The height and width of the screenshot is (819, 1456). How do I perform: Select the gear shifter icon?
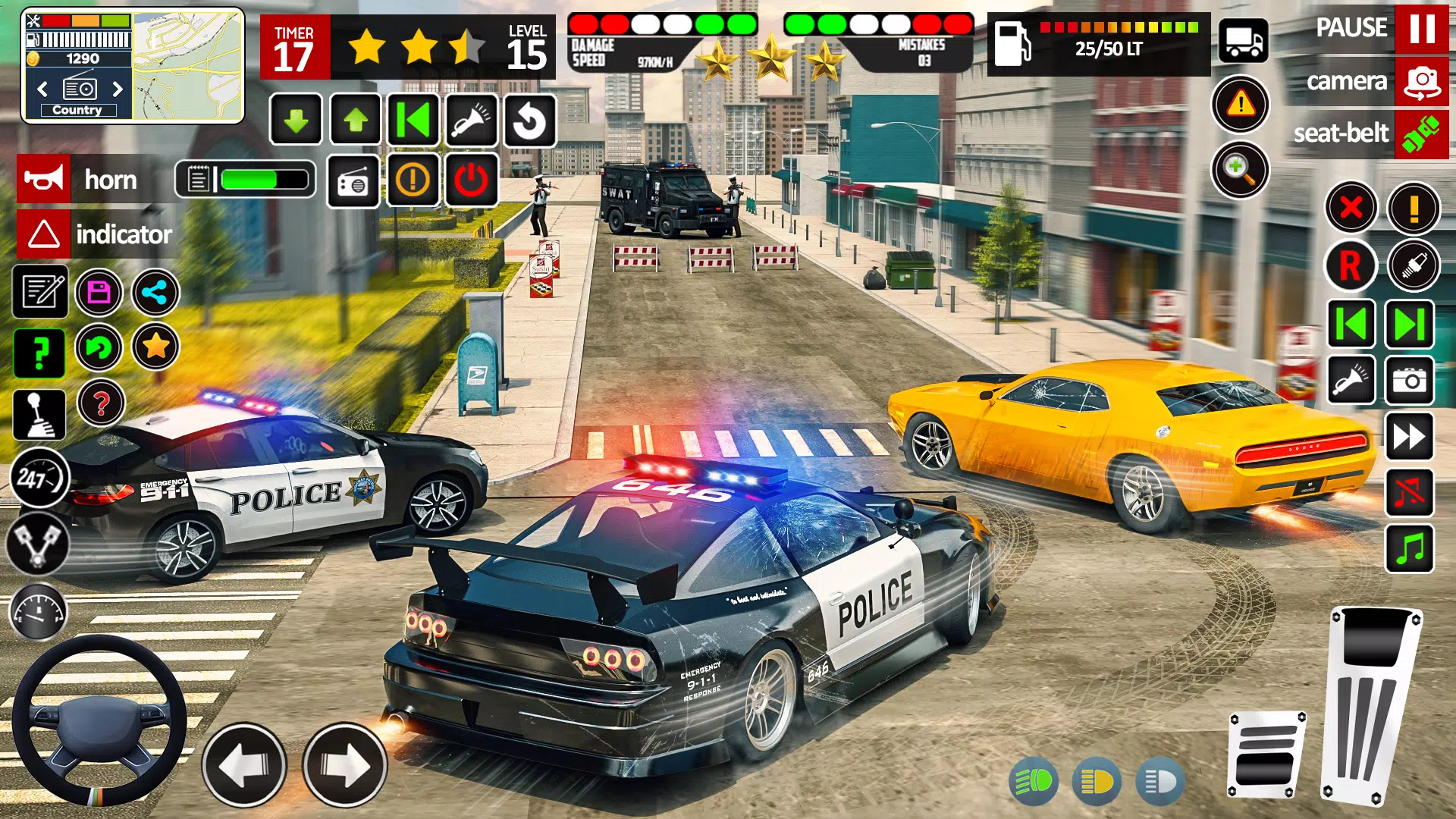[39, 413]
